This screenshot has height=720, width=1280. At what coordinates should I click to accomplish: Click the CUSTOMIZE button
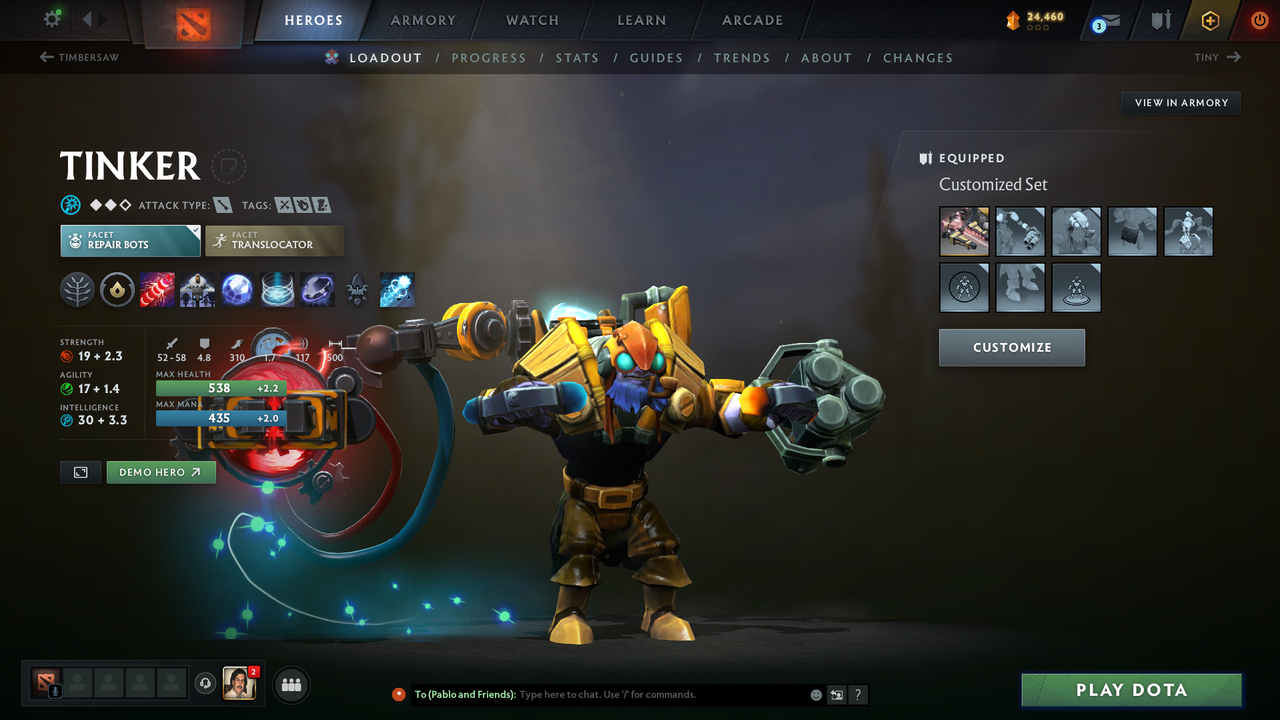[x=1011, y=347]
